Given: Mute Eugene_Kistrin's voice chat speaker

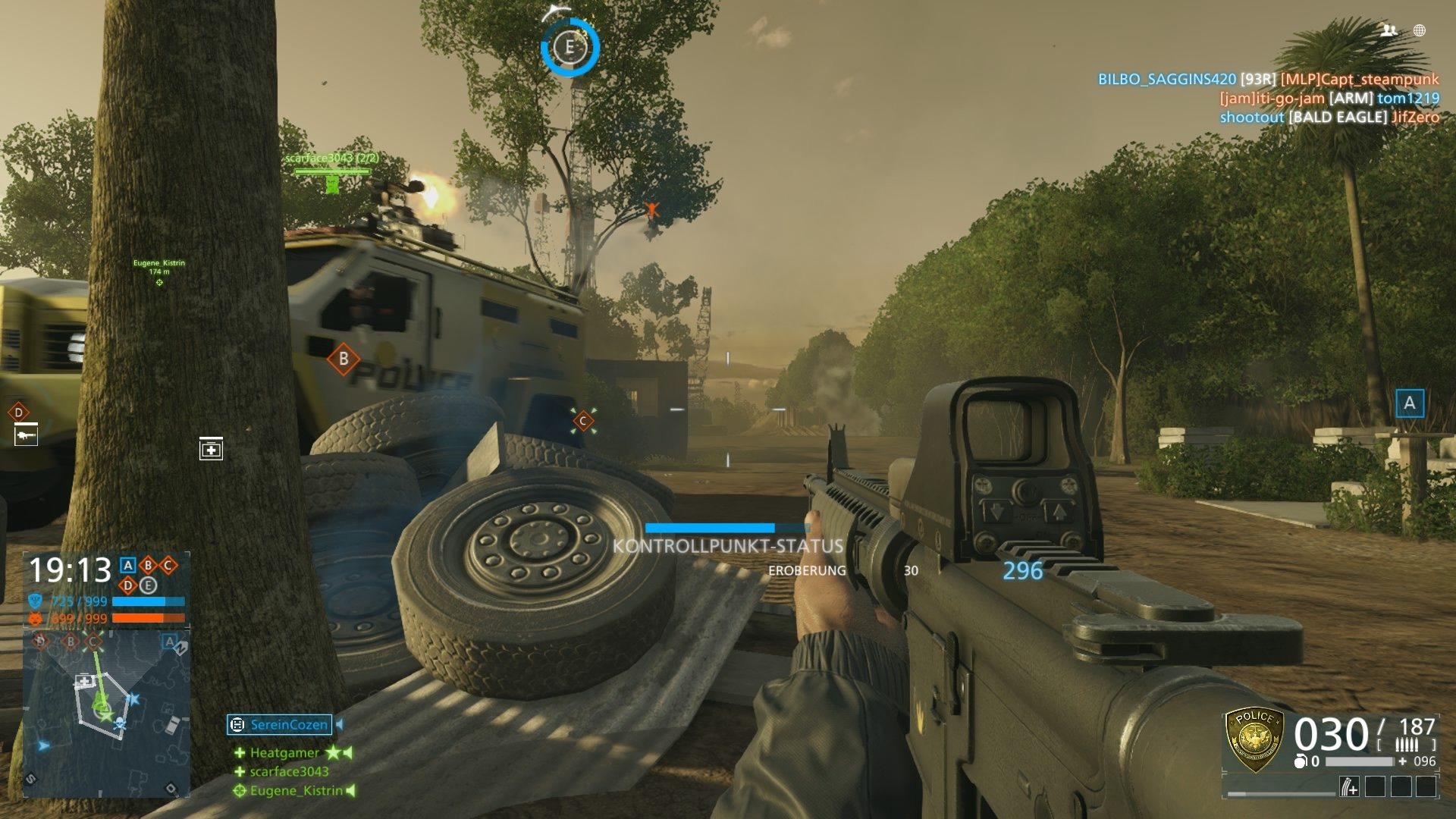Looking at the screenshot, I should pyautogui.click(x=350, y=791).
